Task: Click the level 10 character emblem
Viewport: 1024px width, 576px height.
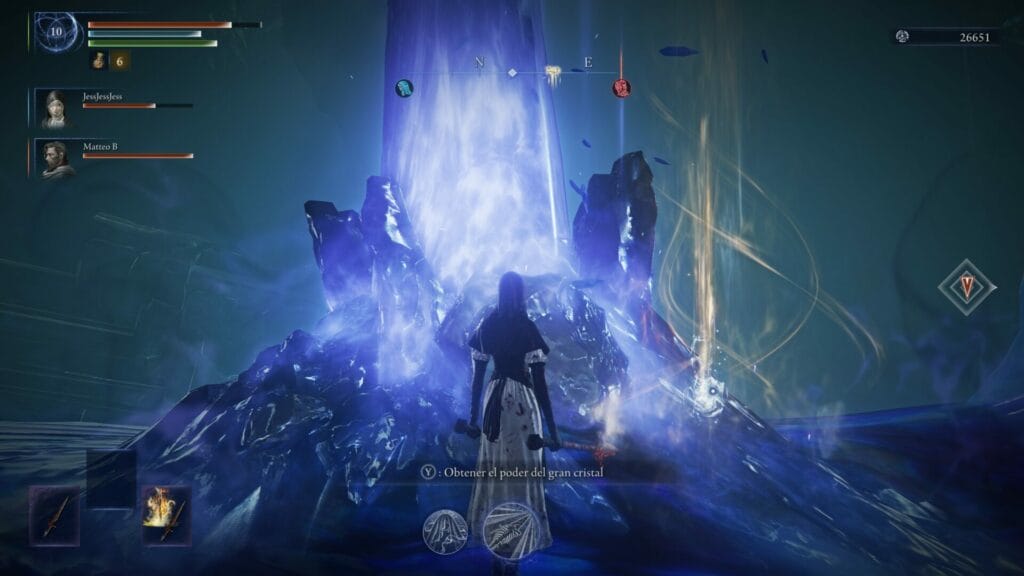Action: (56, 32)
